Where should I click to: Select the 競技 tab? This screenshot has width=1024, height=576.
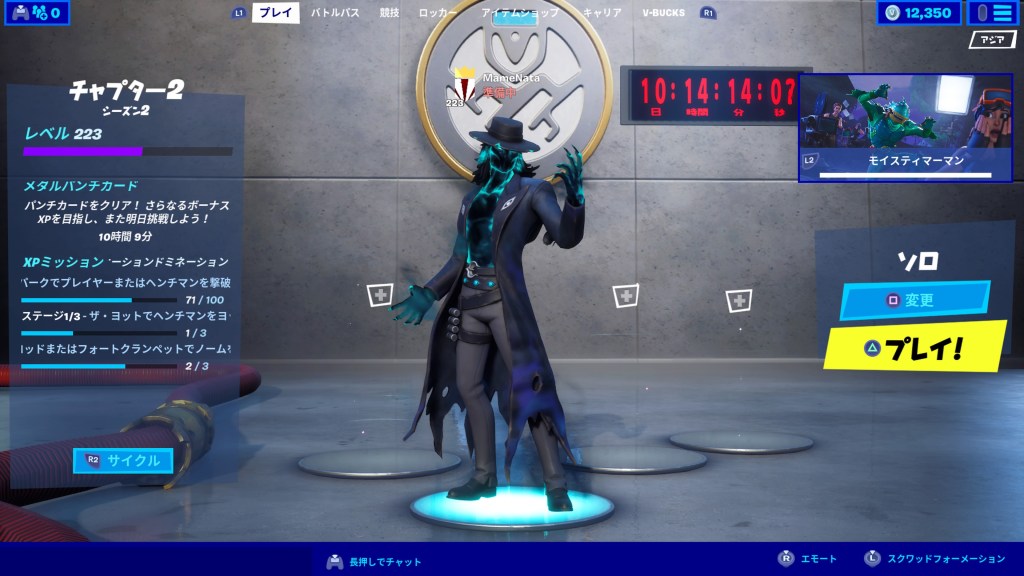(389, 13)
